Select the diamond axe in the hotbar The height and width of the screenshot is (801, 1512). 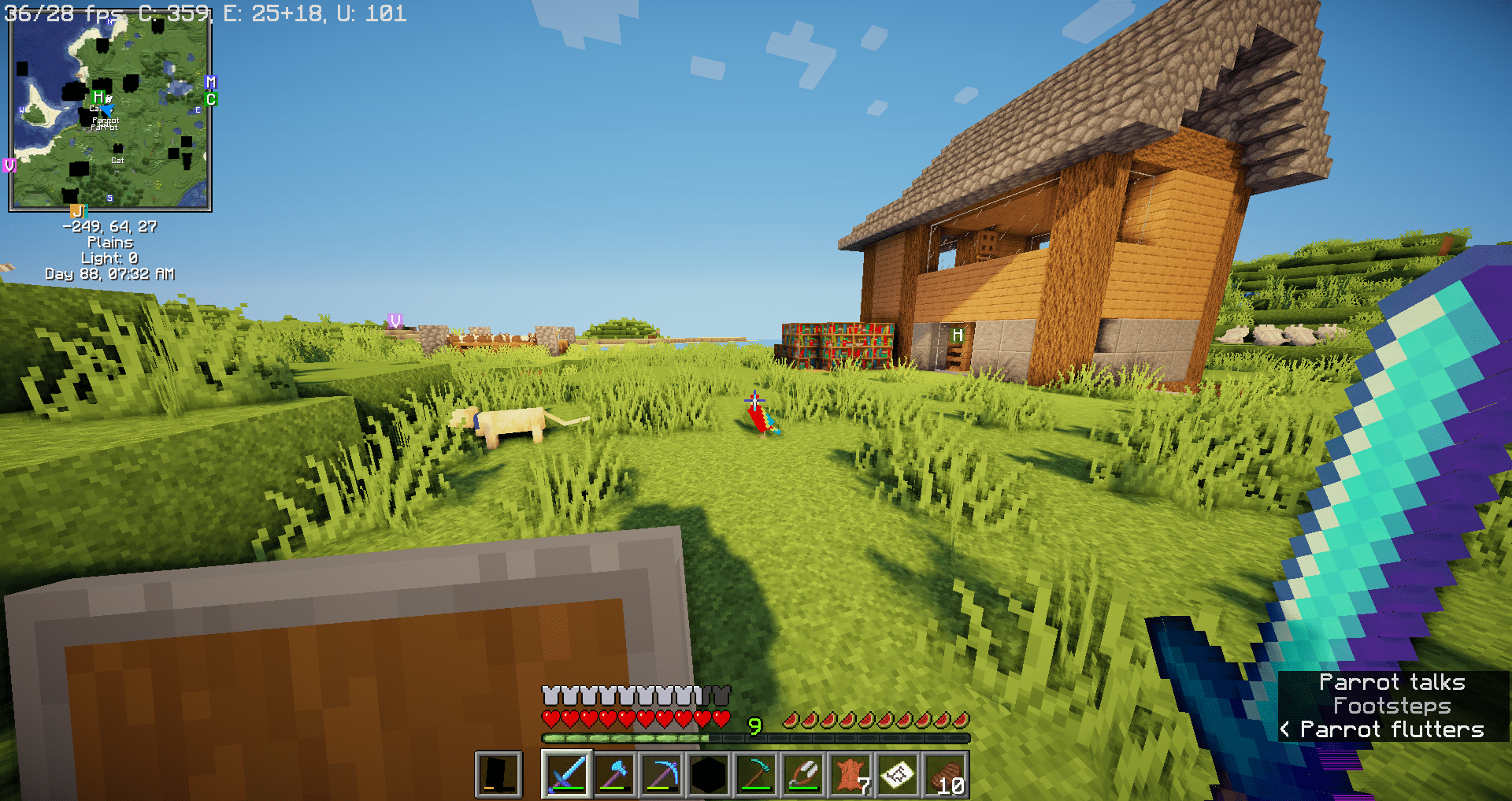614,773
